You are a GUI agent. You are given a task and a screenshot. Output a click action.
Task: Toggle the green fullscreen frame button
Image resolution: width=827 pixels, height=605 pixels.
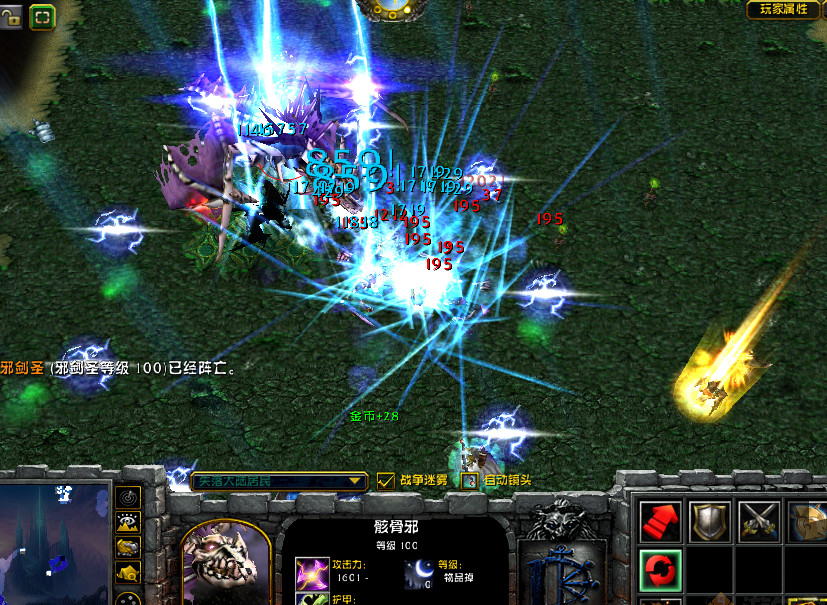coord(43,16)
